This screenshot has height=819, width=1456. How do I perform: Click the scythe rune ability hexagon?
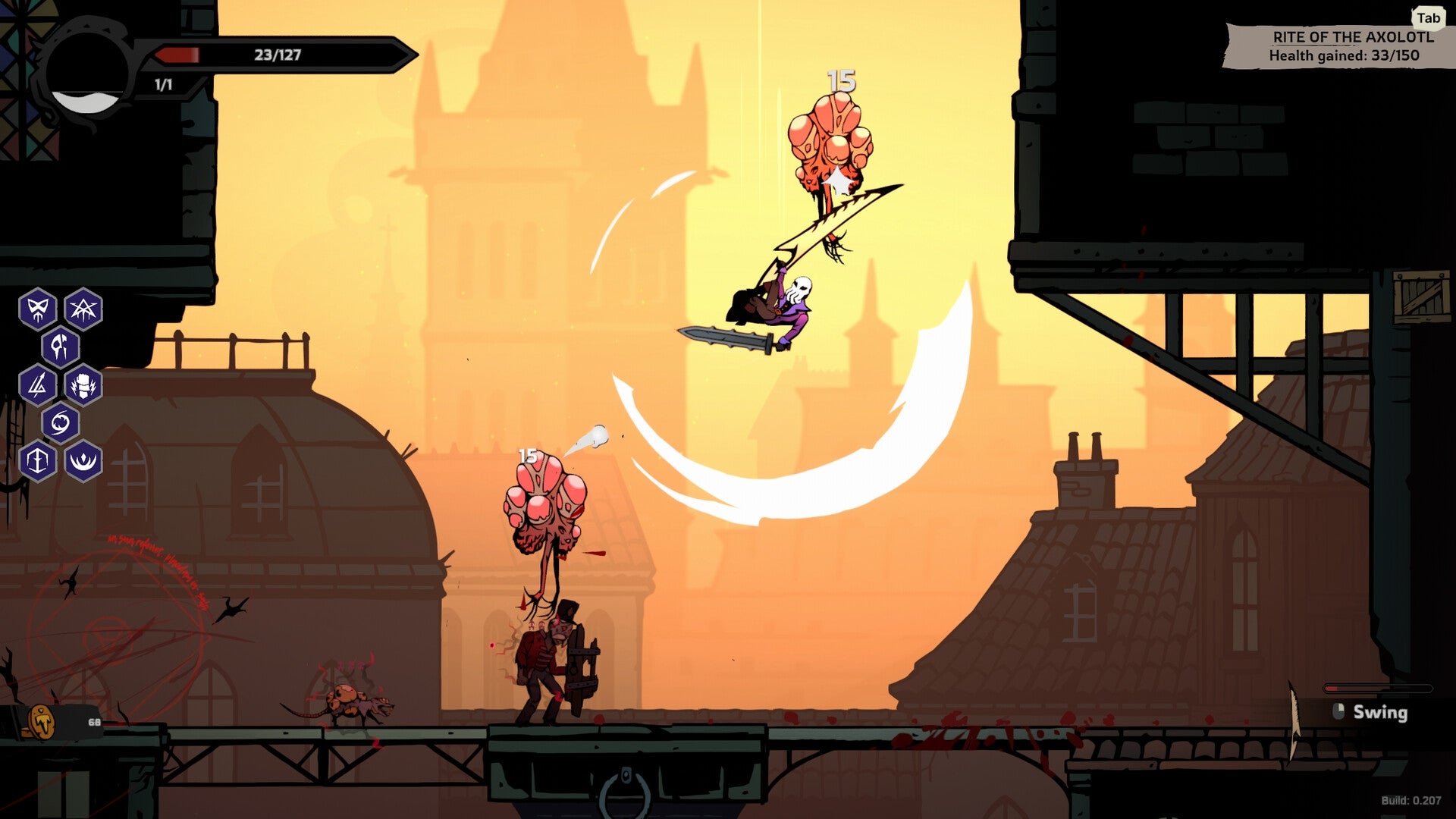coord(61,345)
